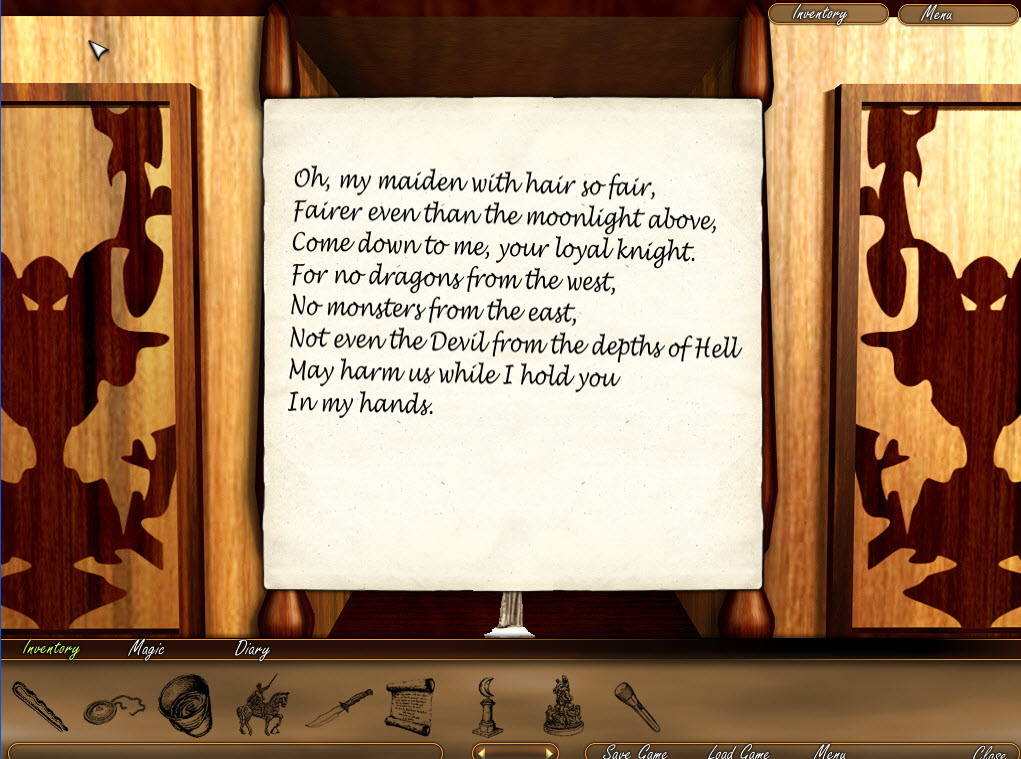Switch to the Magic tab
The width and height of the screenshot is (1021, 759).
[x=146, y=650]
